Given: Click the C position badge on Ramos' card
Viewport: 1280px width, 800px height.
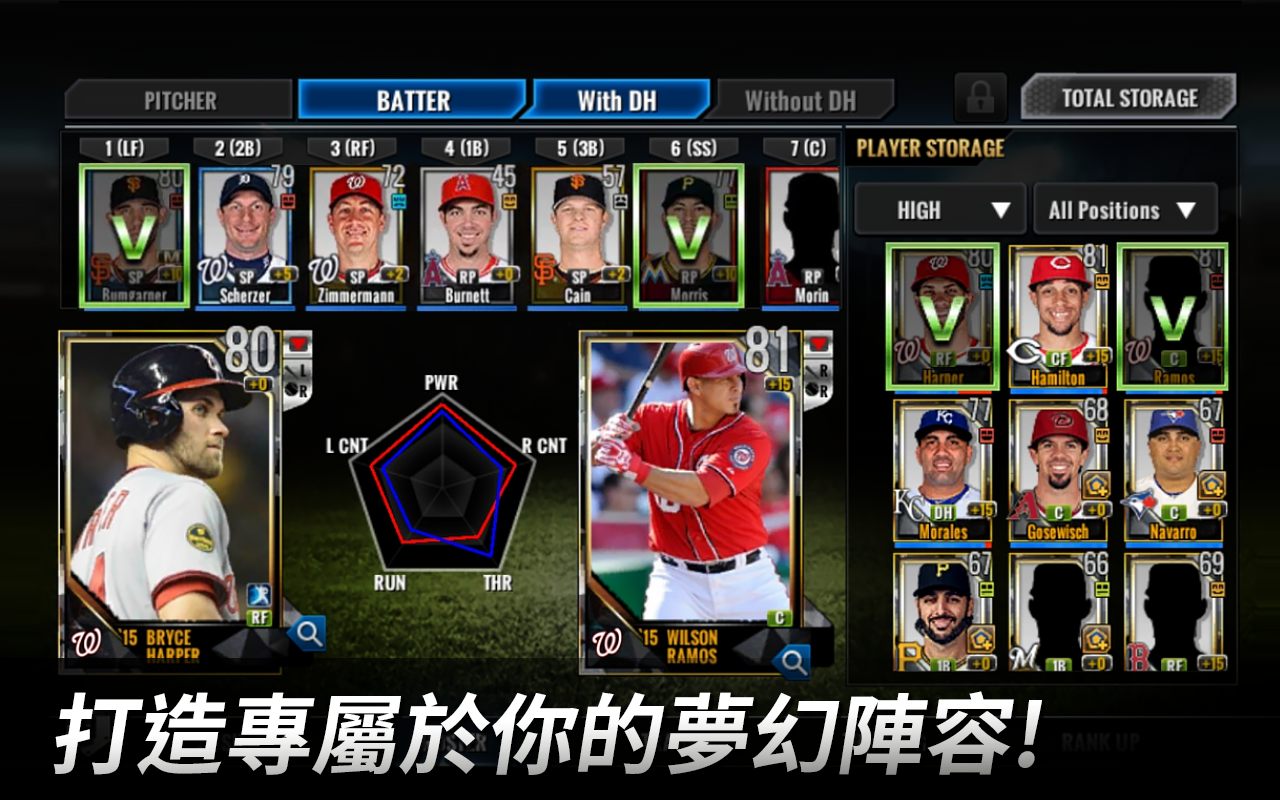Looking at the screenshot, I should (x=778, y=615).
